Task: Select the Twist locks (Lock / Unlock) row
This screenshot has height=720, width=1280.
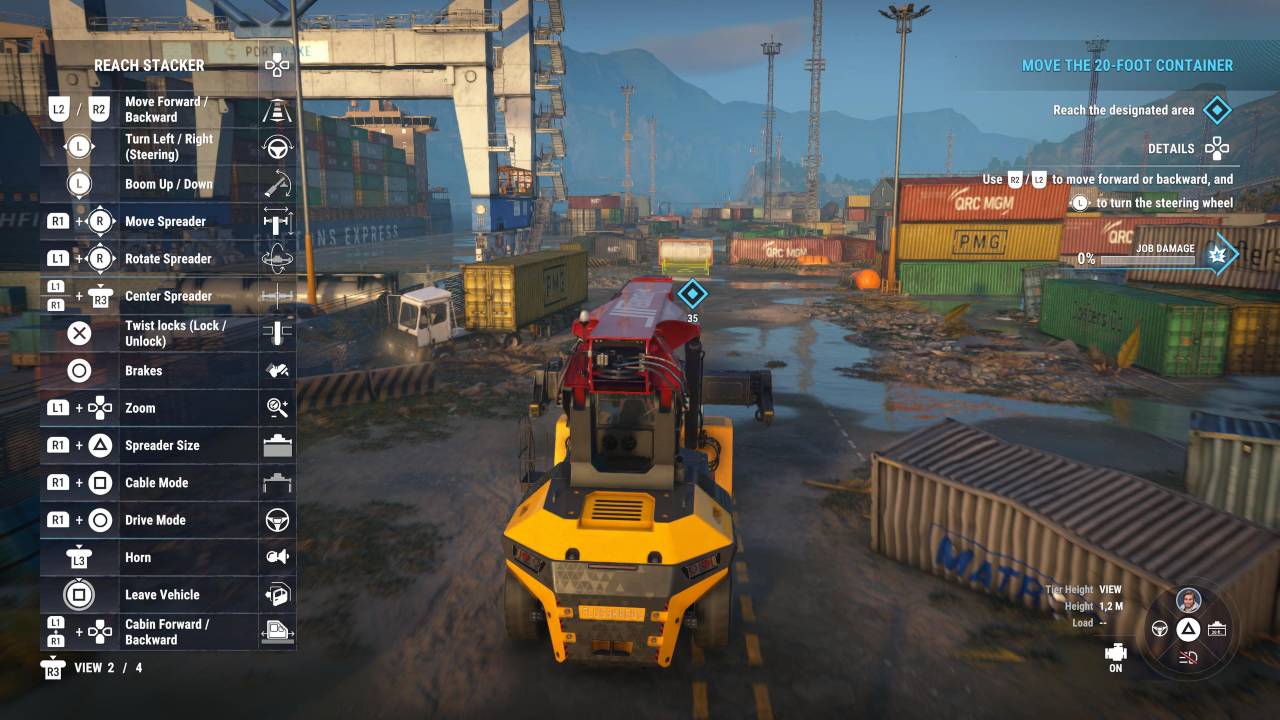Action: [168, 333]
